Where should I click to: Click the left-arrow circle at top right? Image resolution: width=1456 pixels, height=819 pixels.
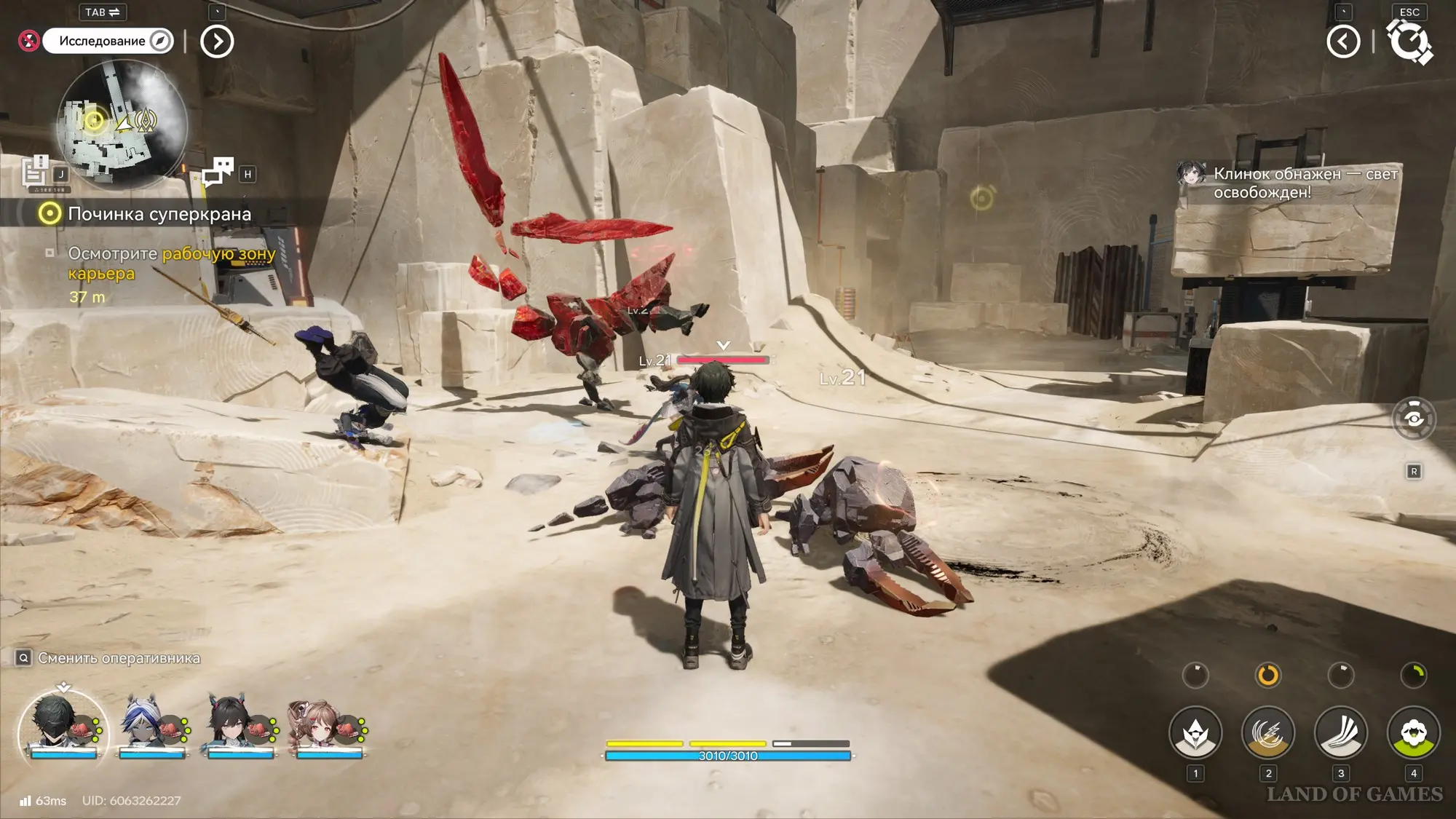[x=1343, y=41]
